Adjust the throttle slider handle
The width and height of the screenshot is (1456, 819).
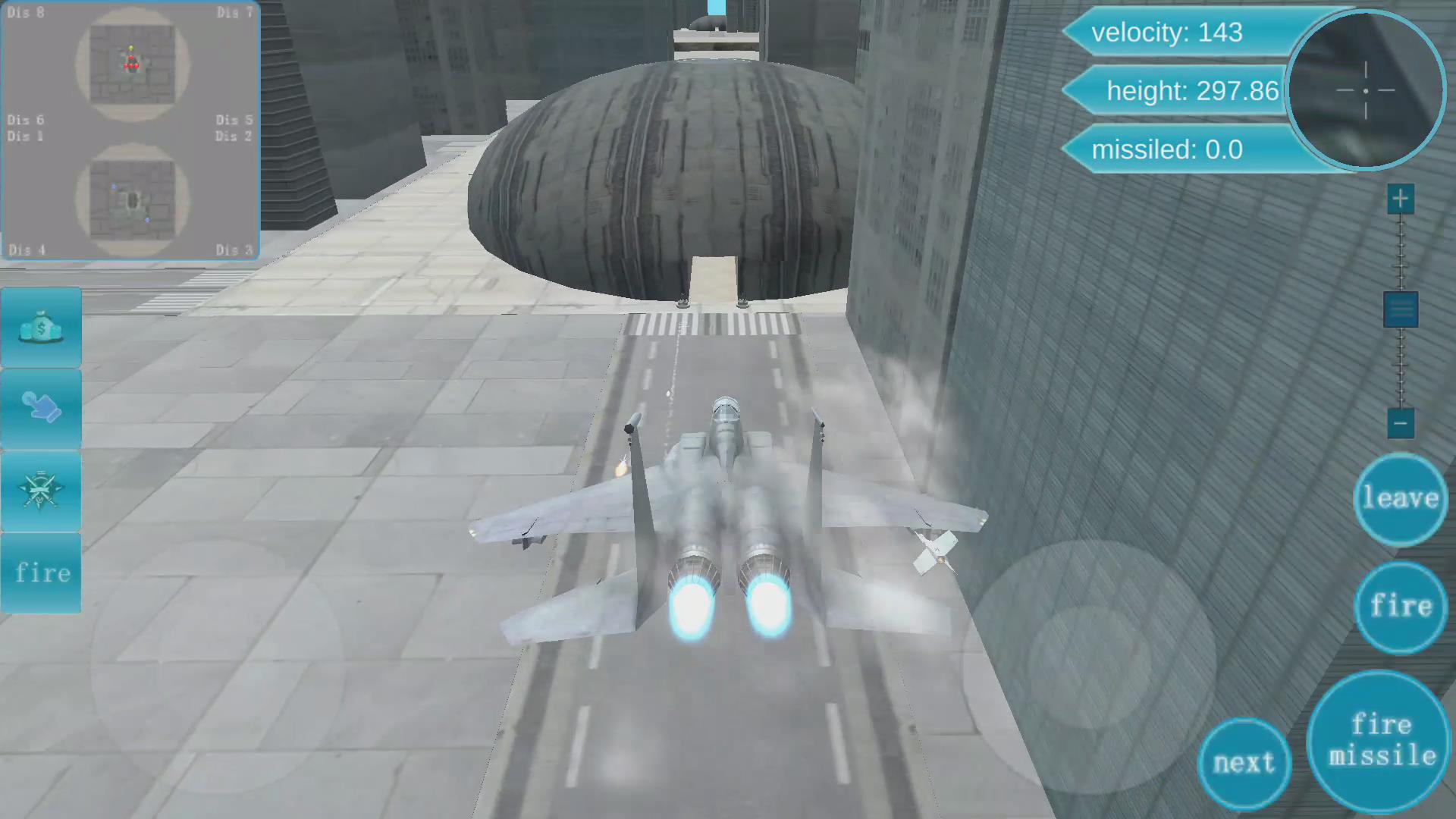pos(1399,309)
